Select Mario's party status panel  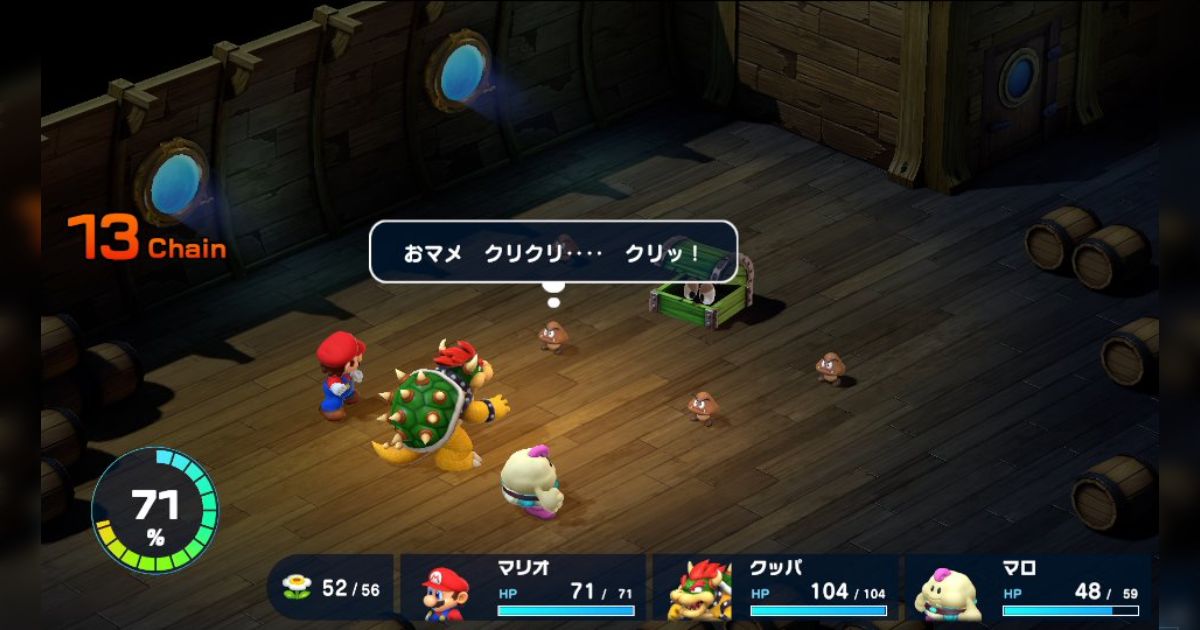click(x=522, y=588)
